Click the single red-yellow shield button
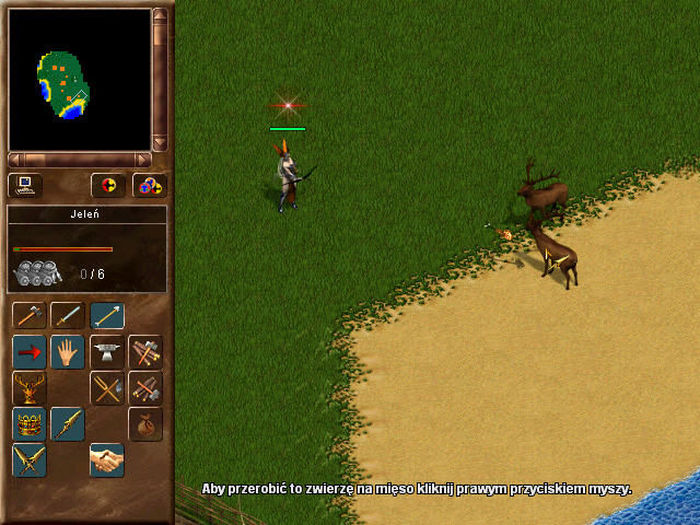The width and height of the screenshot is (700, 525). [108, 185]
